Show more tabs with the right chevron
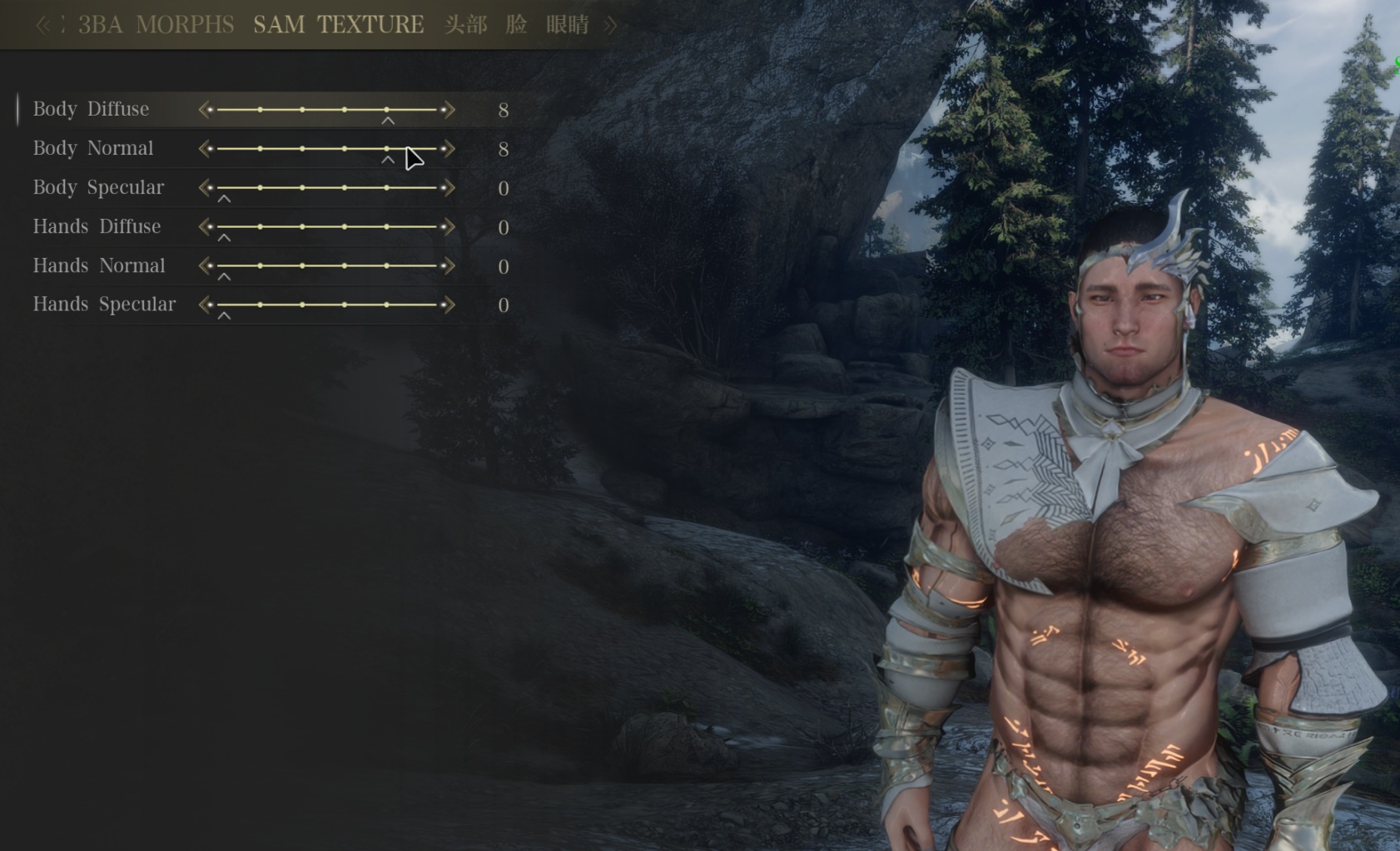 tap(611, 26)
